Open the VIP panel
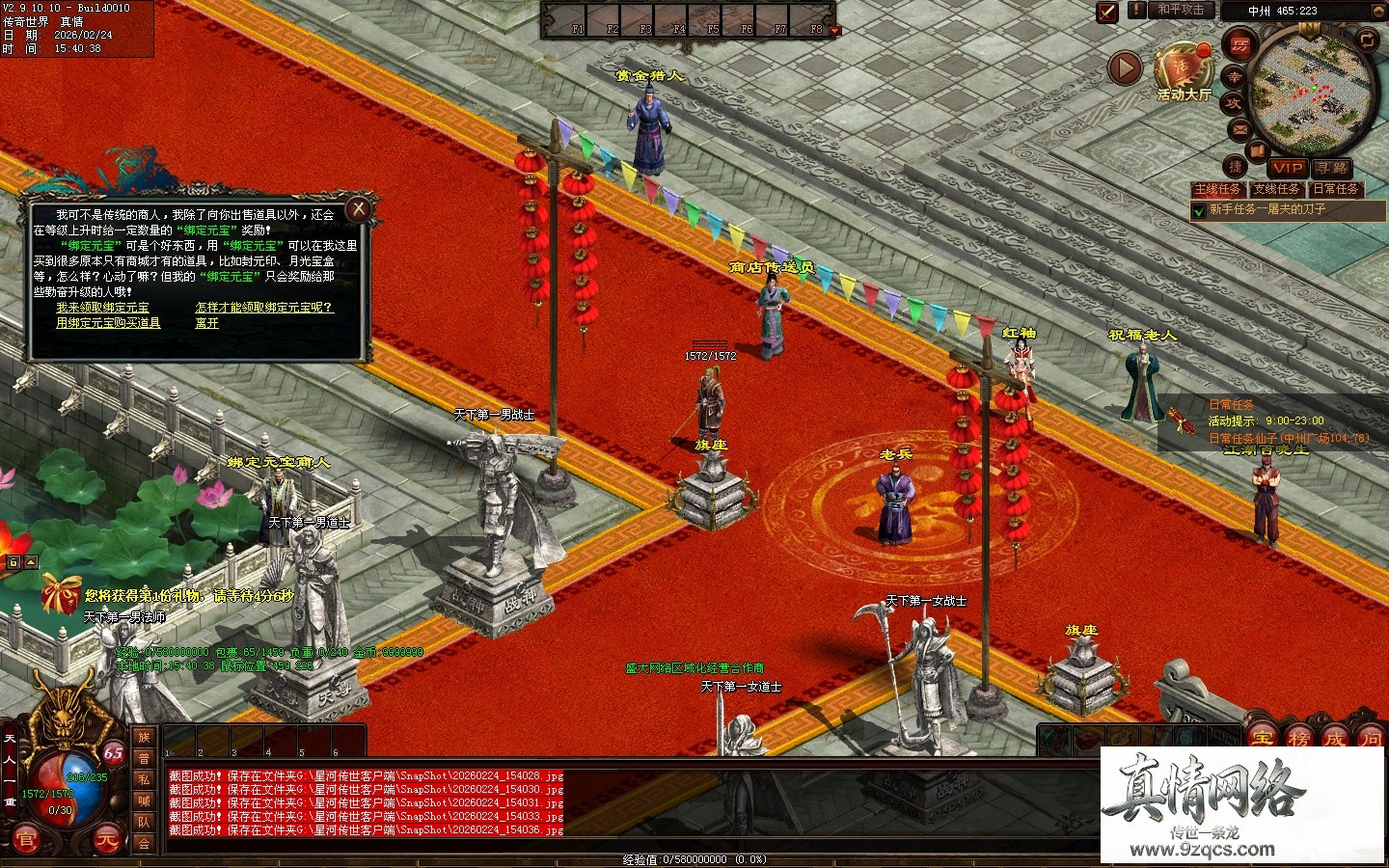1389x868 pixels. [1288, 168]
